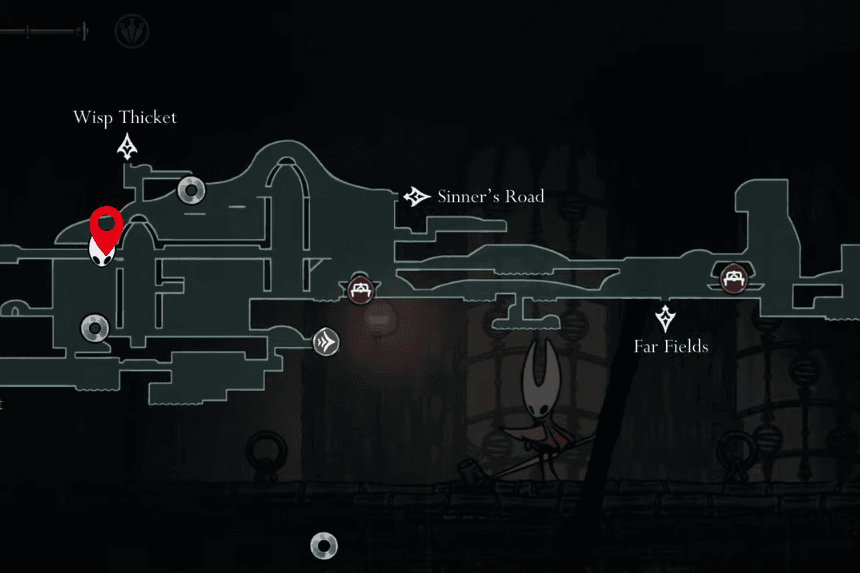Select the Far Fields exit arrow
The width and height of the screenshot is (860, 573).
(x=666, y=319)
